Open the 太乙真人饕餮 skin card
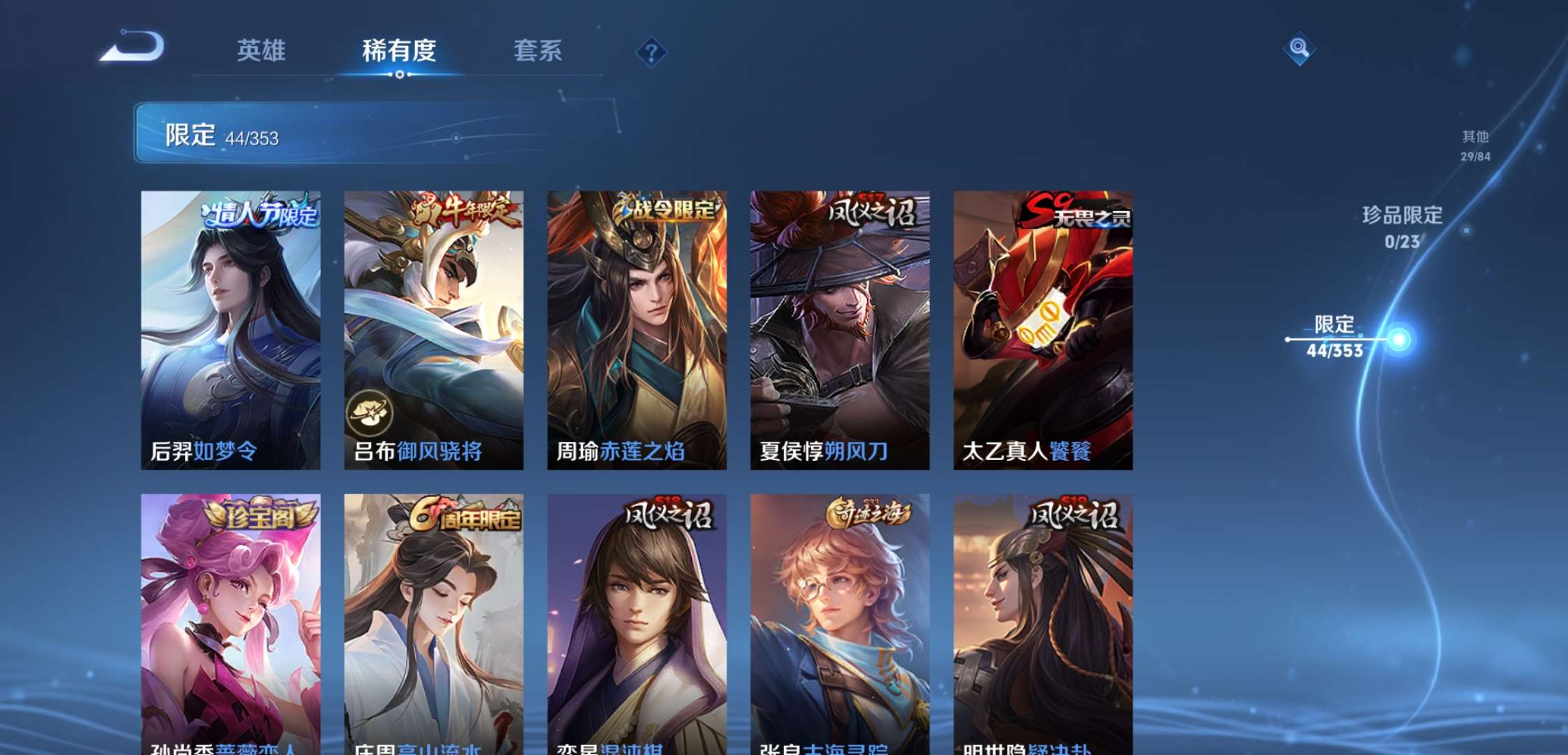Viewport: 1568px width, 755px height. pyautogui.click(x=1043, y=329)
